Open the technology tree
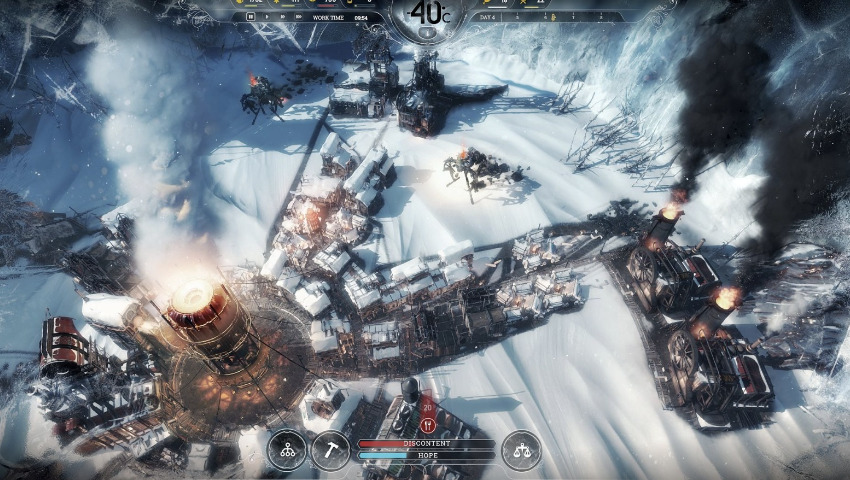This screenshot has height=480, width=850. (x=287, y=450)
